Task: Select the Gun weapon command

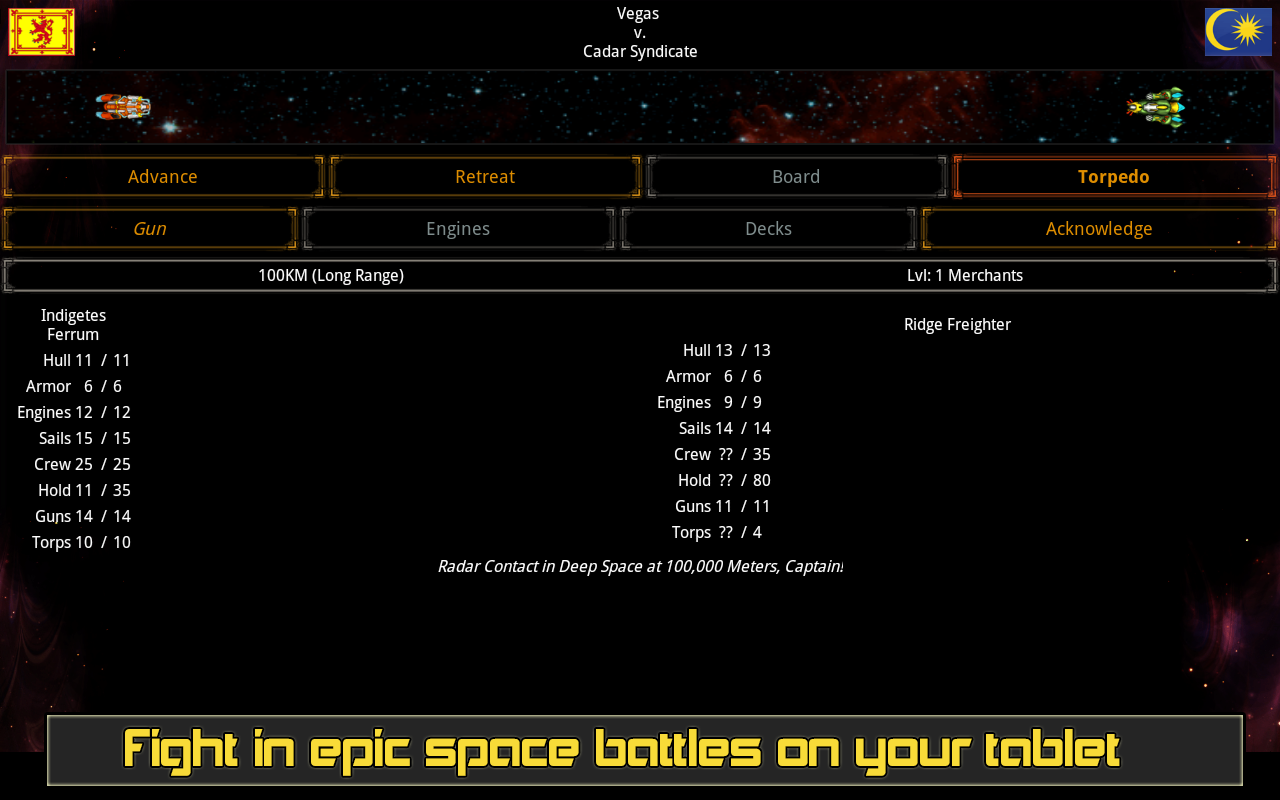Action: click(149, 228)
